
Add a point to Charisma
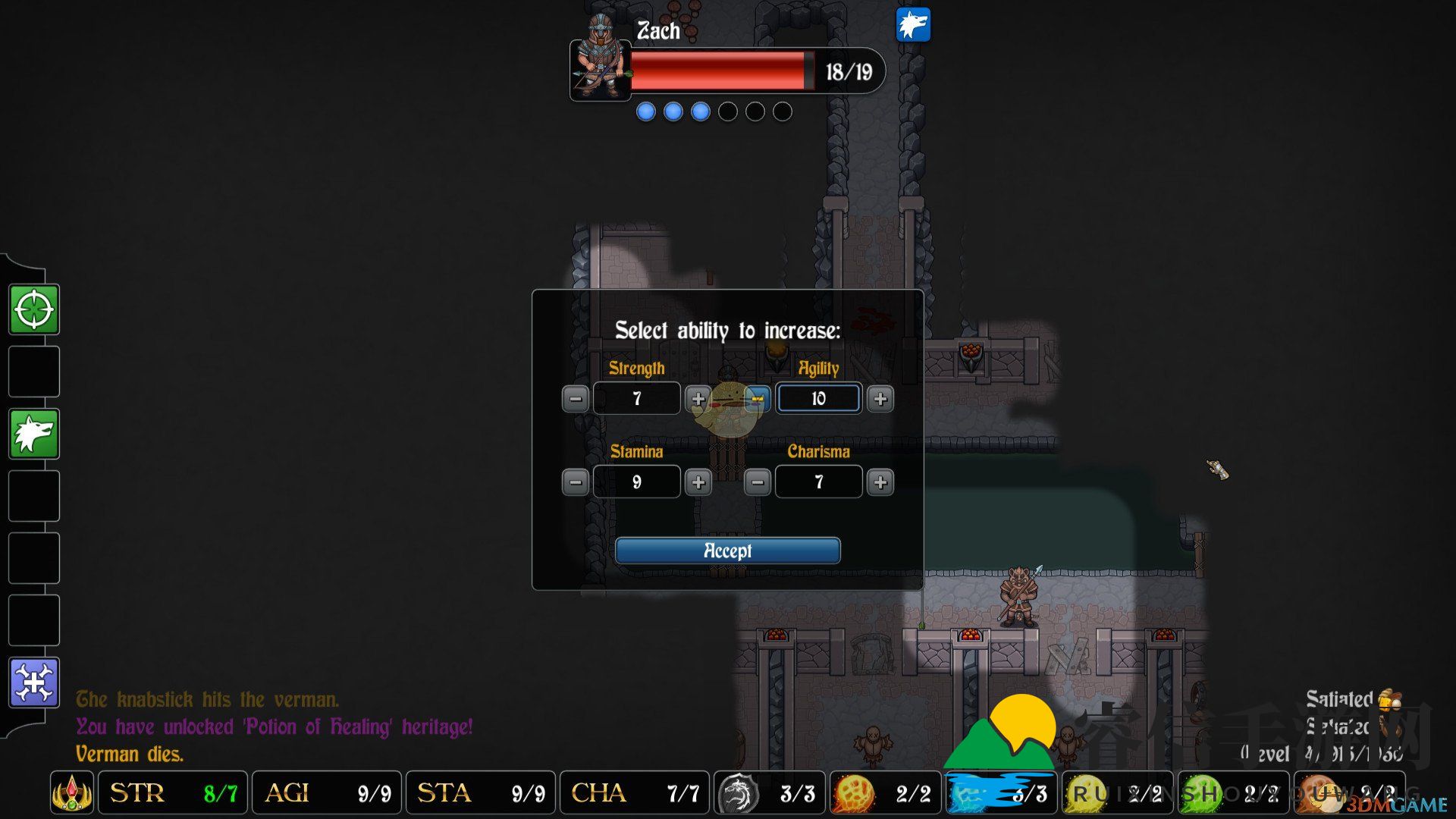click(x=880, y=482)
